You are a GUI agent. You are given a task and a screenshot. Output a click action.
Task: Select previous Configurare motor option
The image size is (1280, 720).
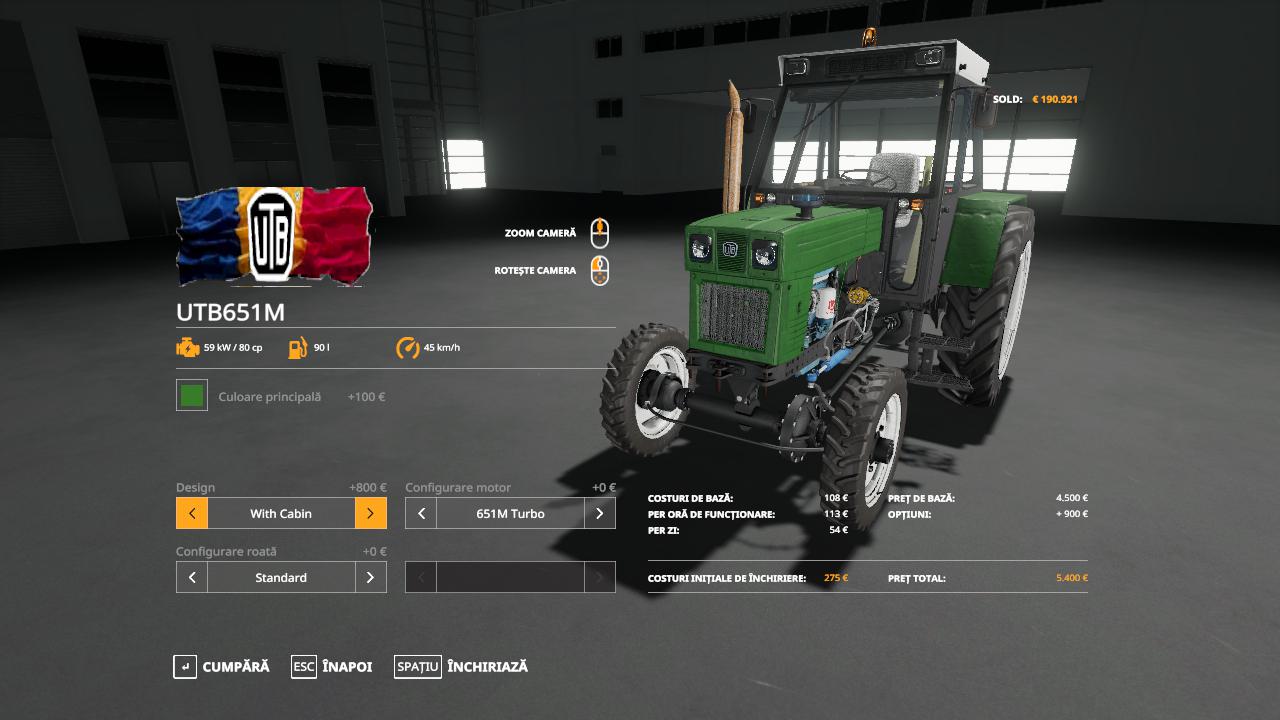pyautogui.click(x=421, y=514)
